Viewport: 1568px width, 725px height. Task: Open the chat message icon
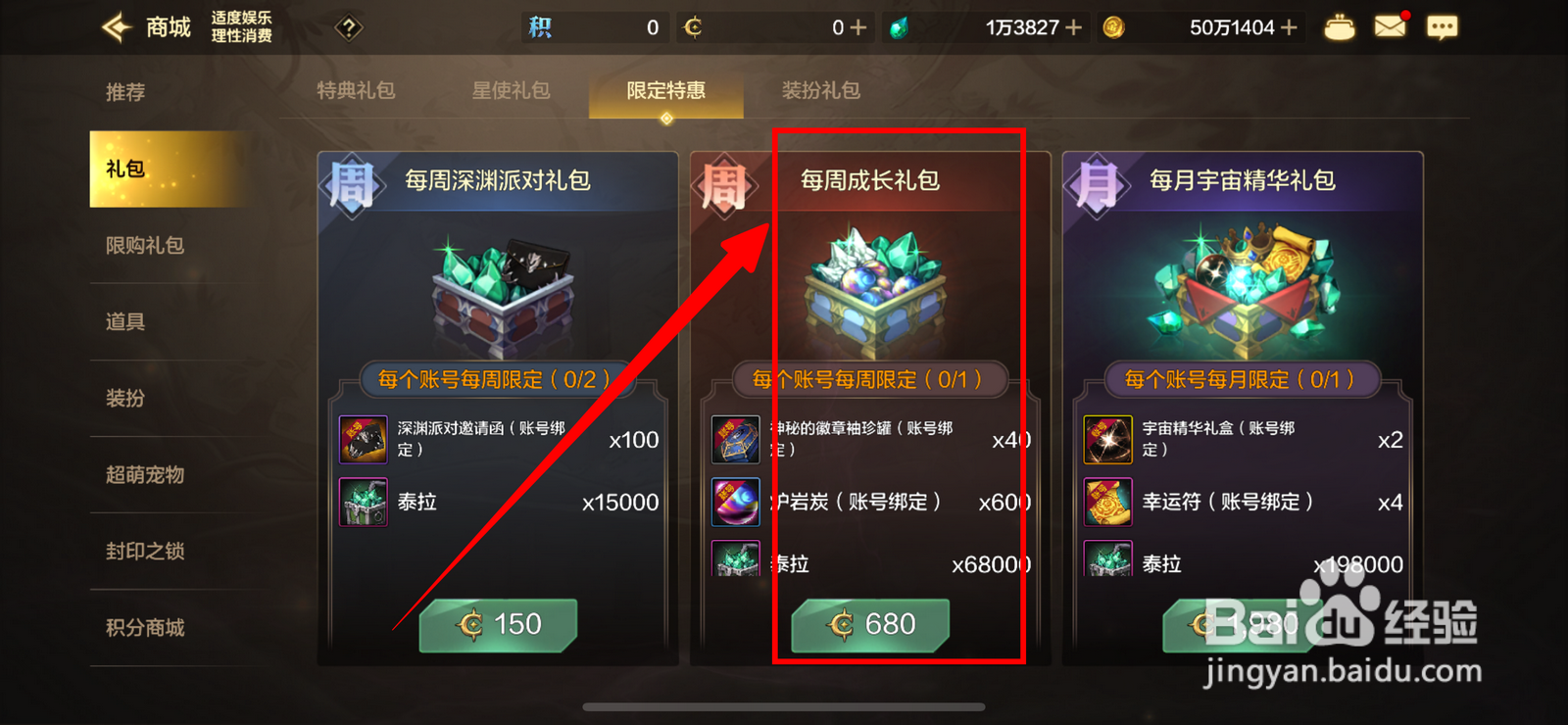pyautogui.click(x=1443, y=27)
